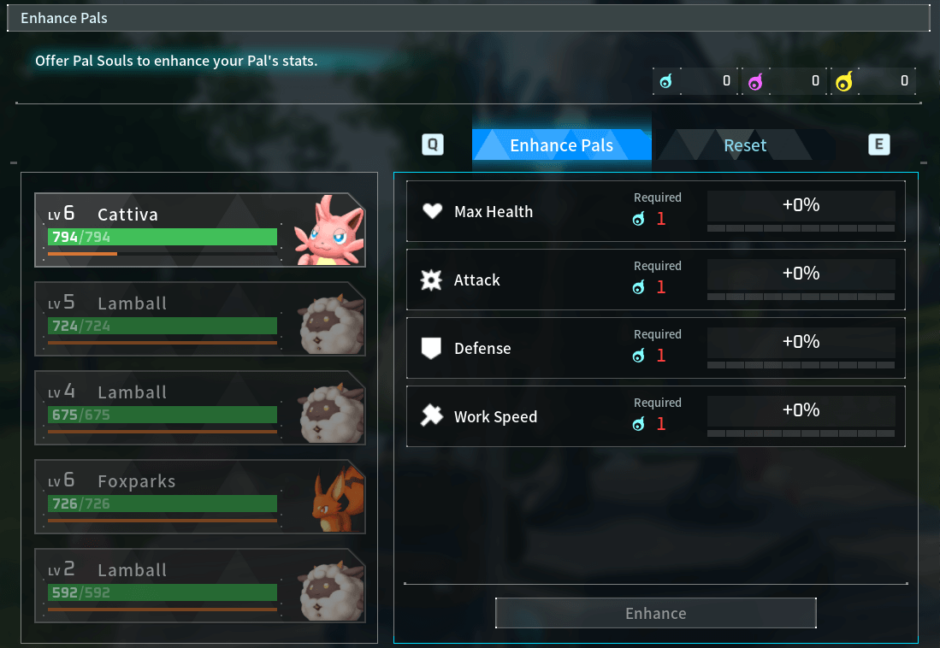Select the Work Speed enhancement row
940x648 pixels.
click(655, 416)
